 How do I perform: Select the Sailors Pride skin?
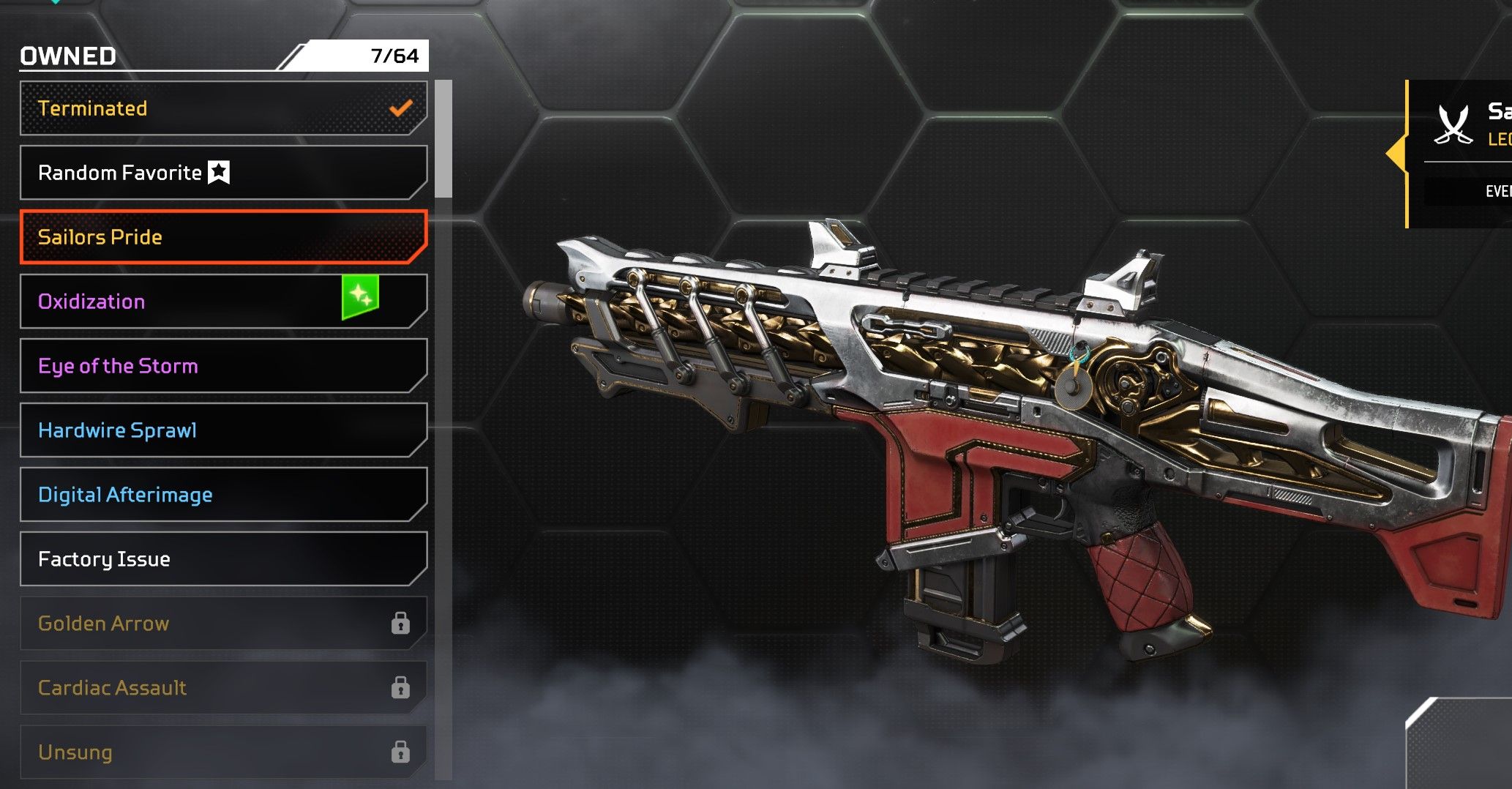coord(223,237)
